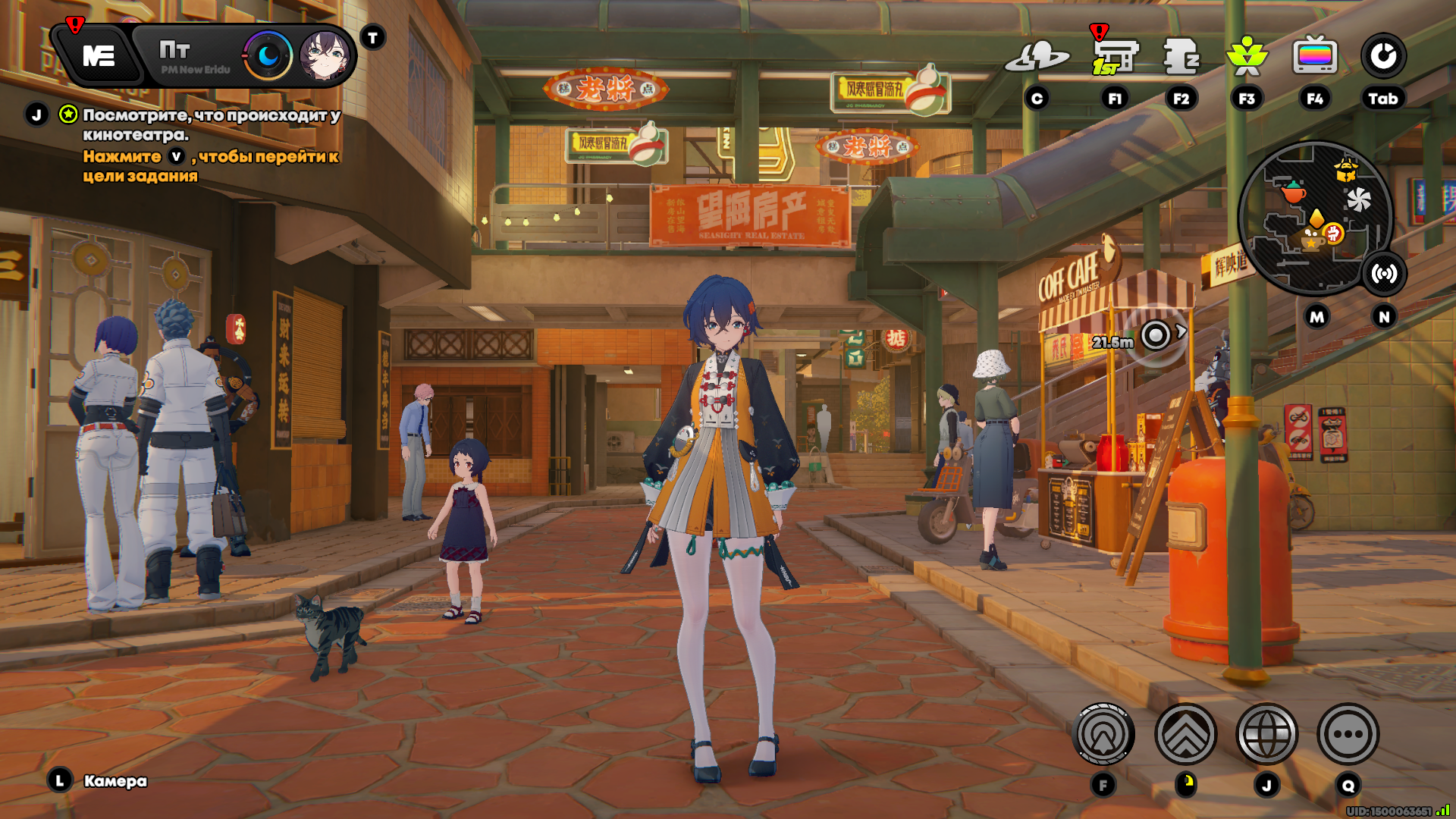Open the hat-shaped icon in top bar

[1037, 56]
